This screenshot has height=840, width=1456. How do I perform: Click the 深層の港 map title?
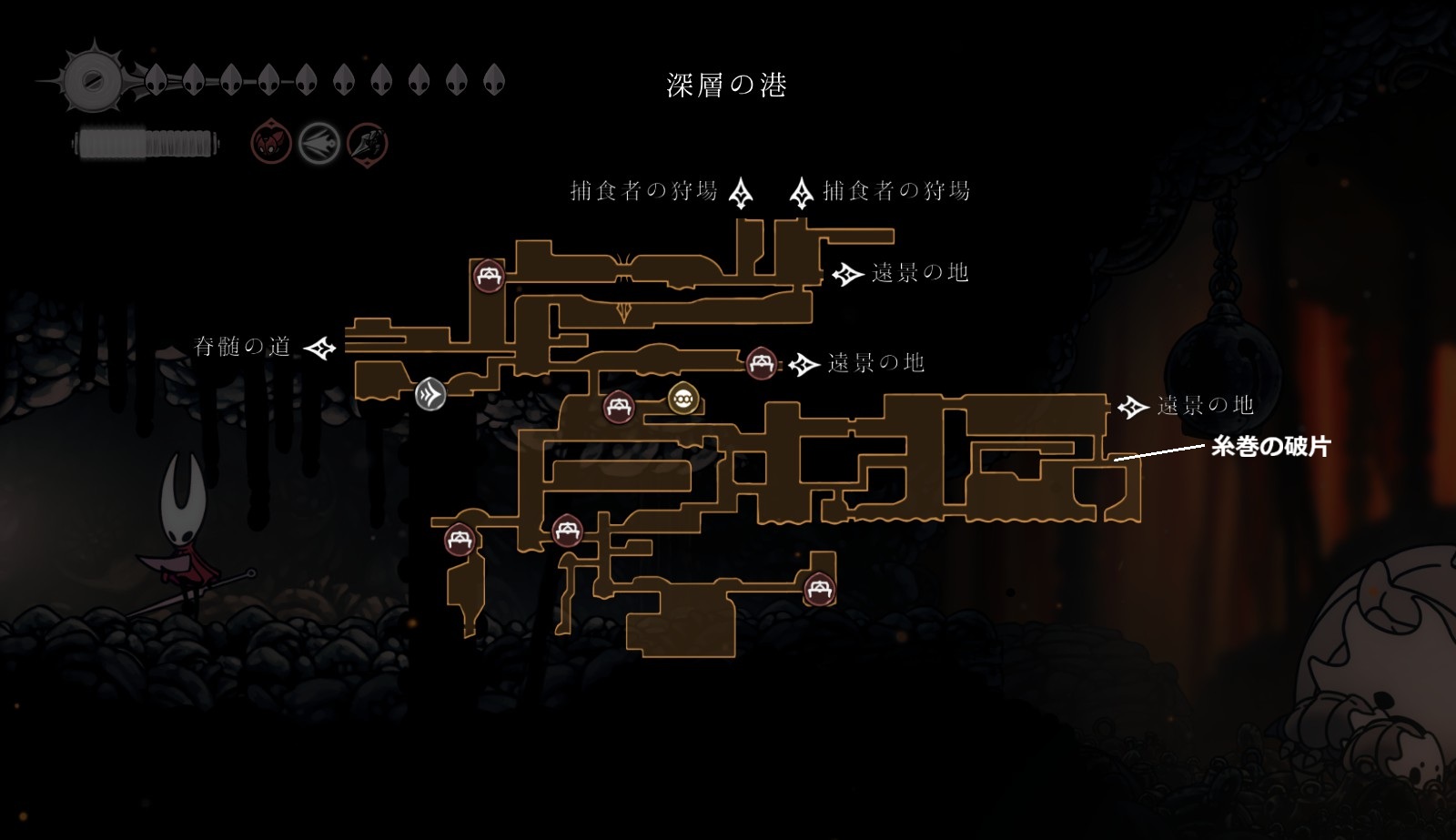tap(726, 86)
